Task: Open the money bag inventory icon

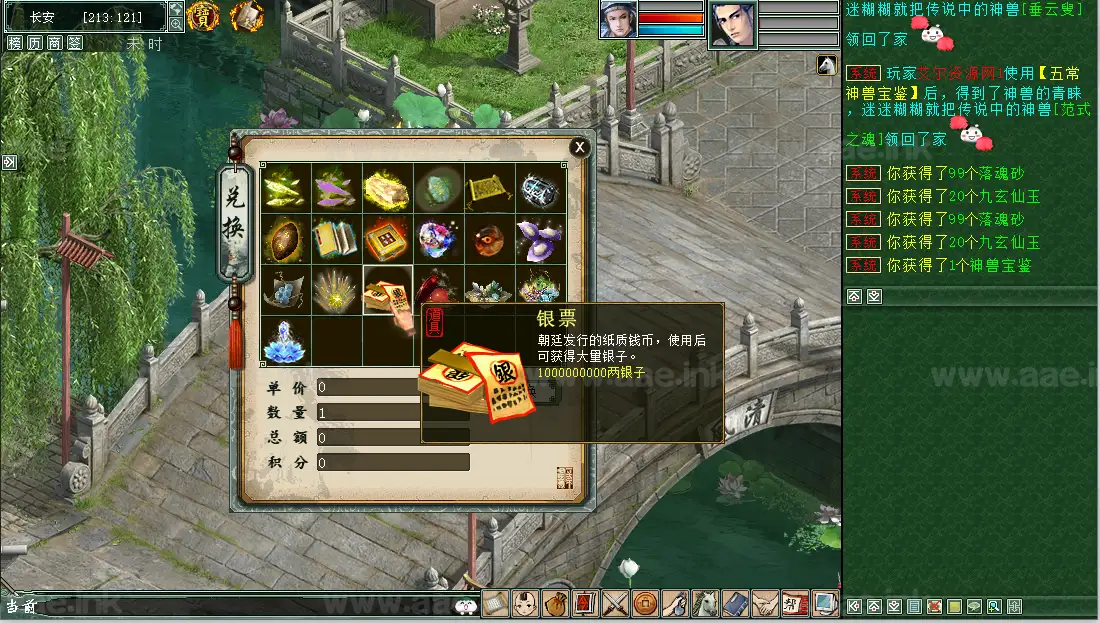Action: [x=556, y=604]
